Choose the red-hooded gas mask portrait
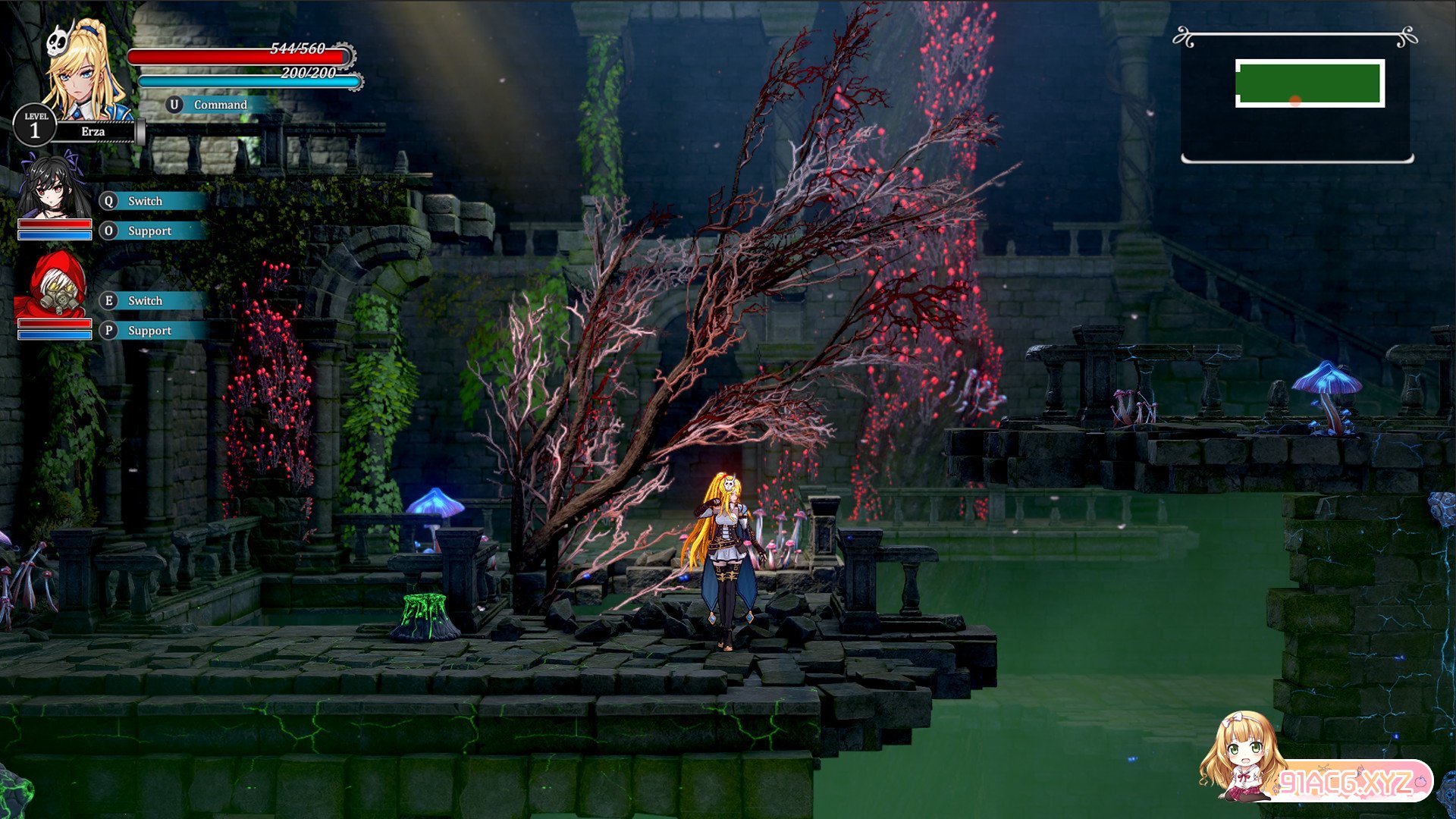 coord(53,287)
